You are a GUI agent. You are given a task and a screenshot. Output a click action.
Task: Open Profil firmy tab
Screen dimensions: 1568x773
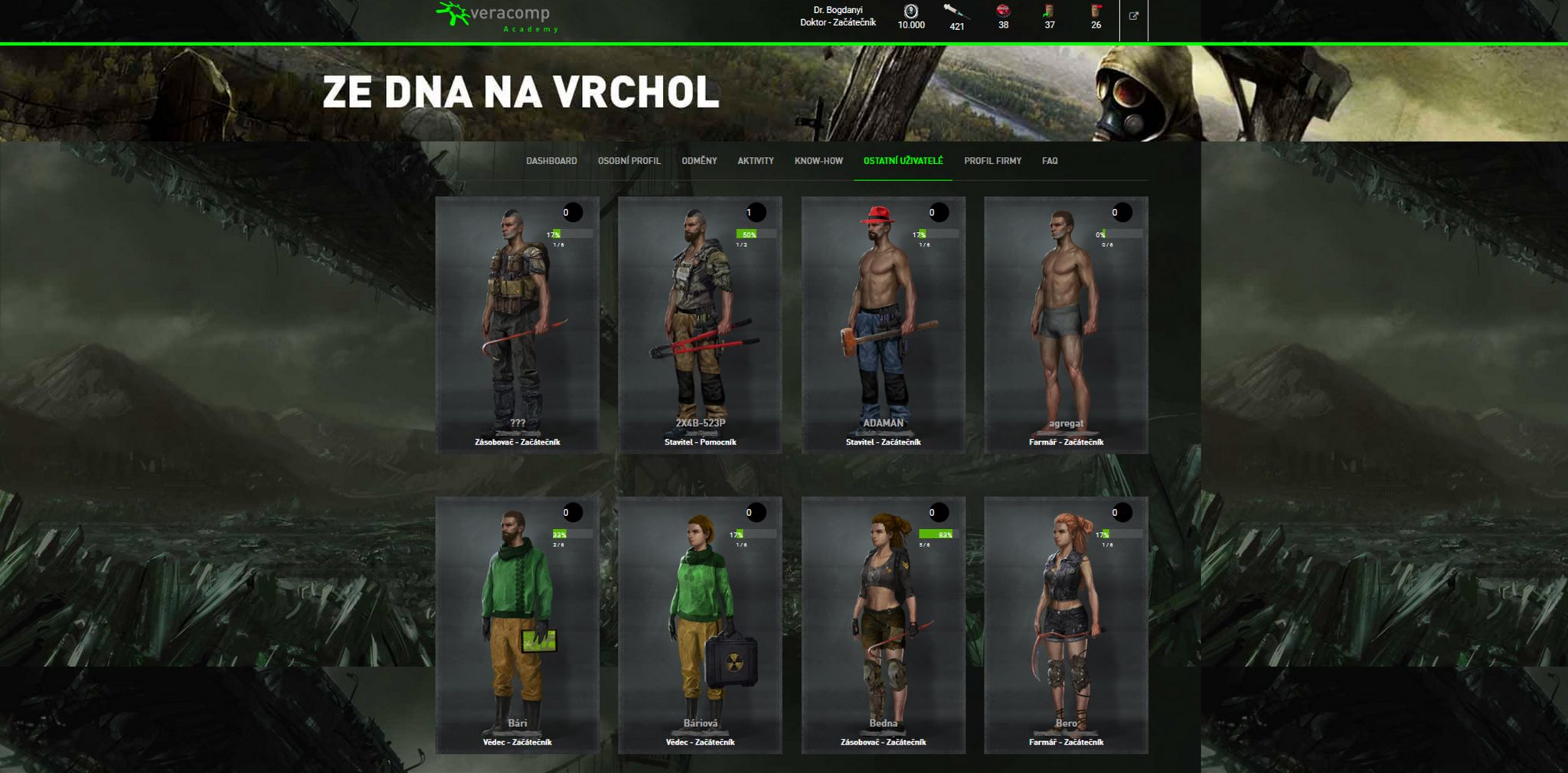click(992, 161)
